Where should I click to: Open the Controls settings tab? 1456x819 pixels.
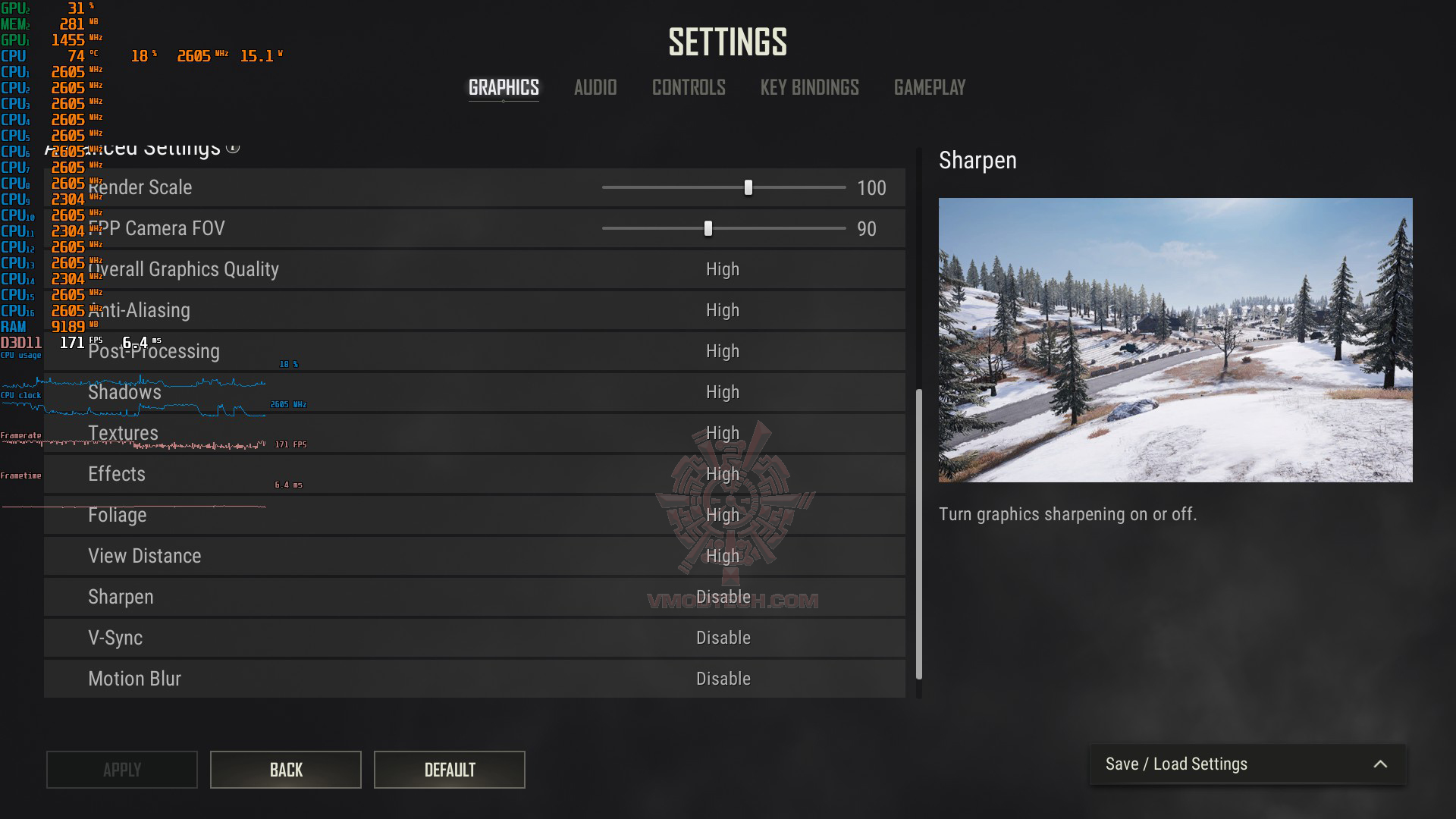(x=689, y=88)
